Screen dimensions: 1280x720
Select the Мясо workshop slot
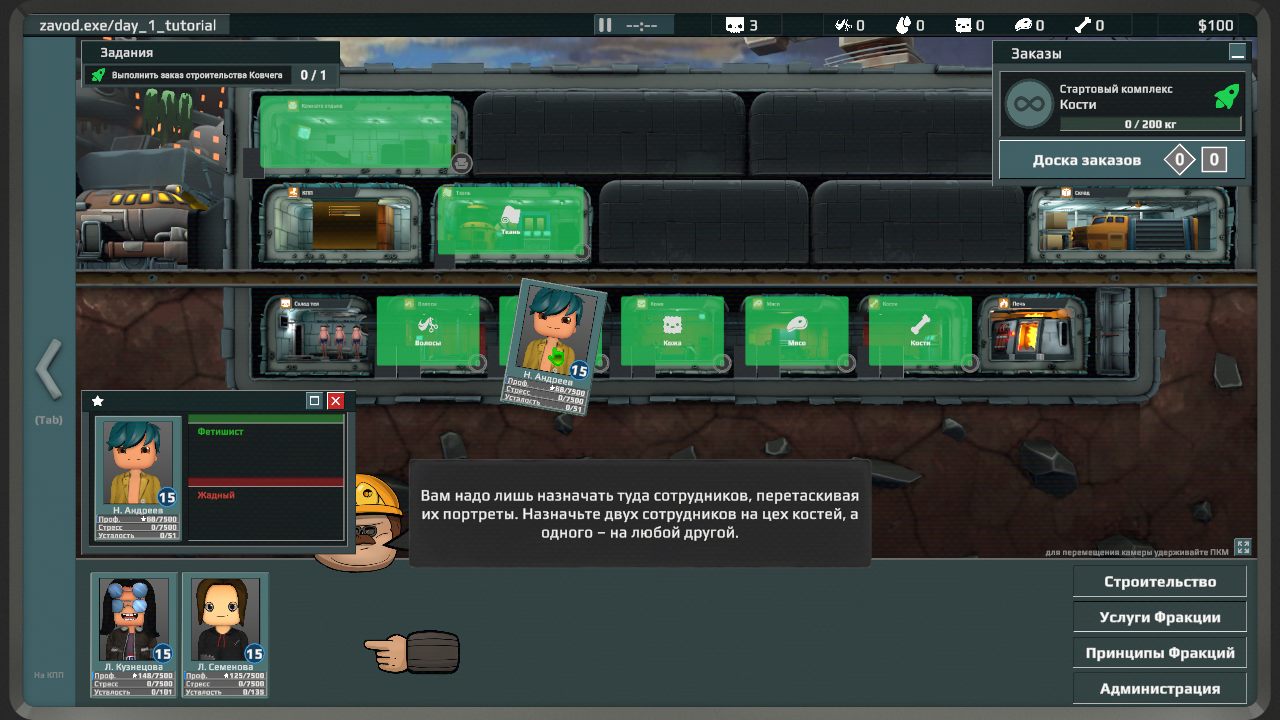tap(796, 331)
